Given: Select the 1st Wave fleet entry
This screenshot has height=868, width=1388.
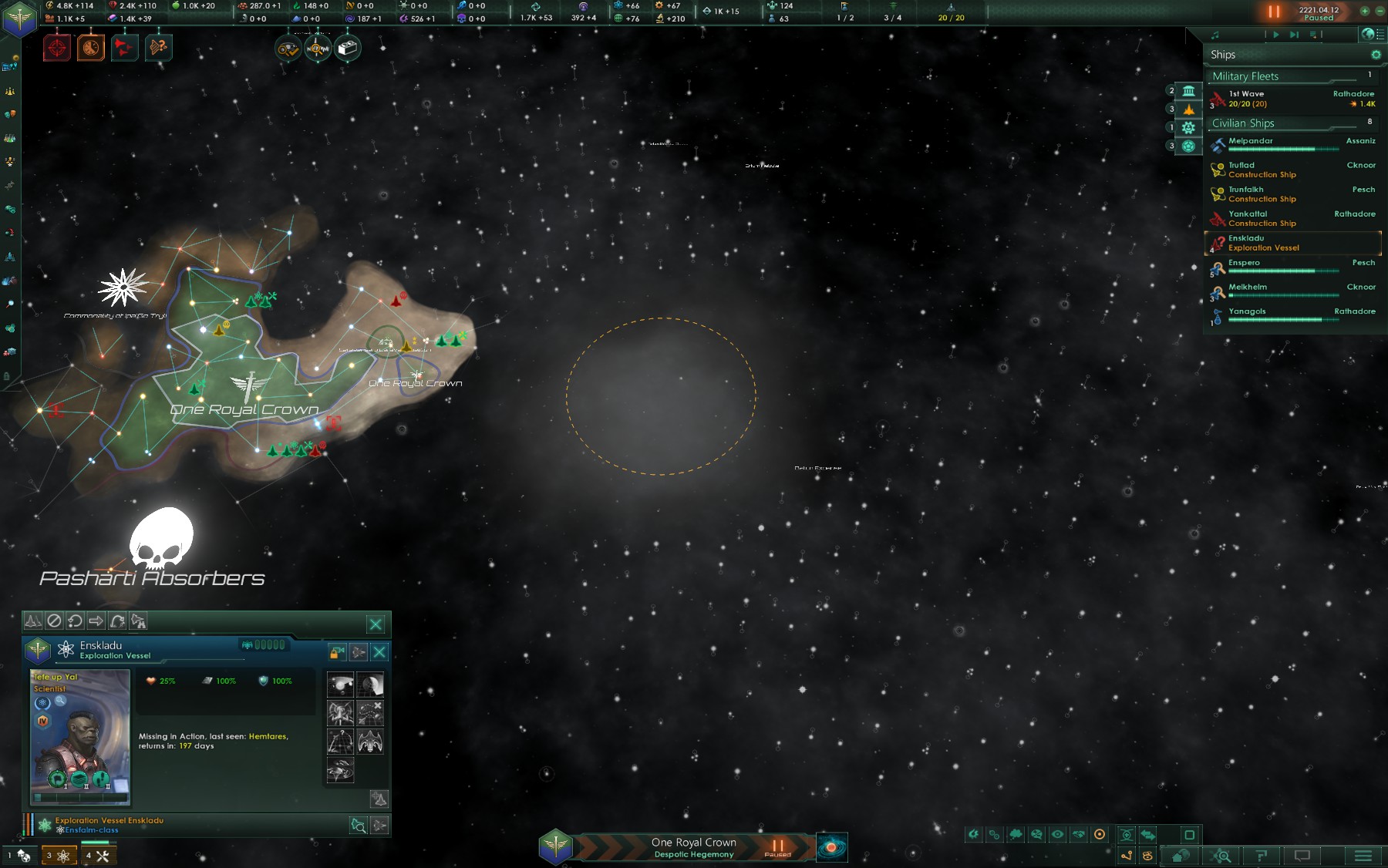Looking at the screenshot, I should (x=1280, y=99).
